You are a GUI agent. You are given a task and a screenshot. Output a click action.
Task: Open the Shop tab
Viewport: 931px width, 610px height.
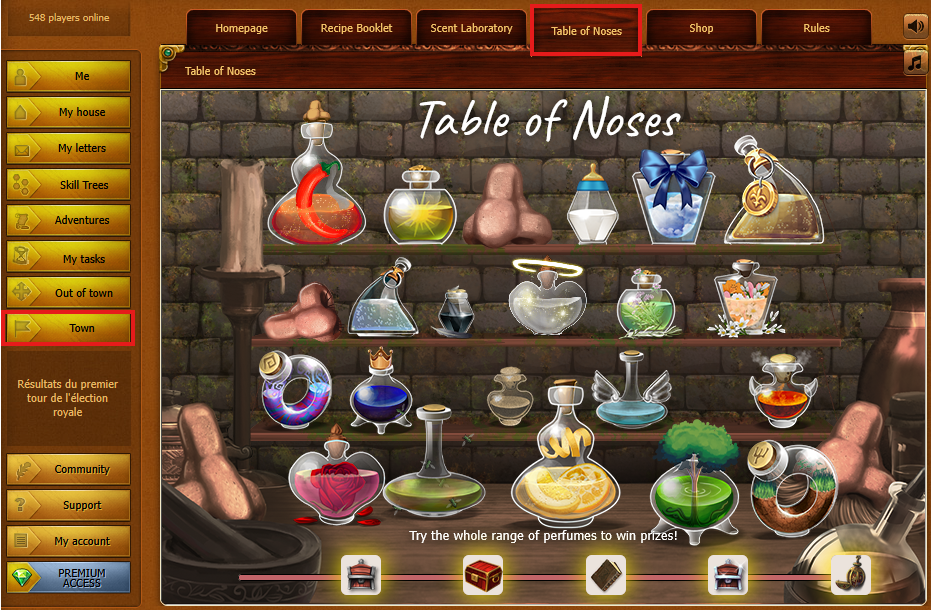pos(701,28)
